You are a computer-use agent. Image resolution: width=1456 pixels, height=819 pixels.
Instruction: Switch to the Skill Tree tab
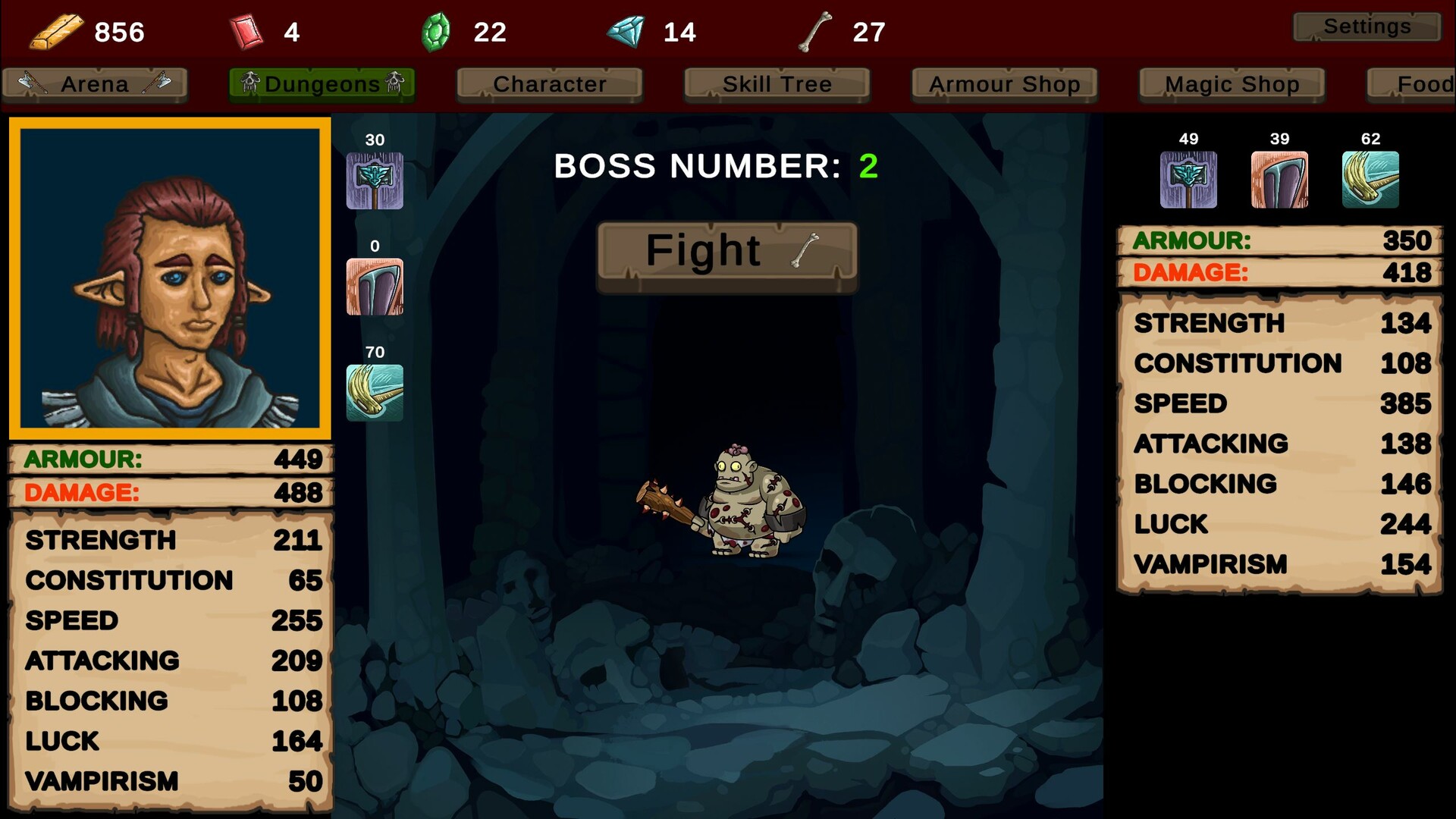[x=776, y=84]
